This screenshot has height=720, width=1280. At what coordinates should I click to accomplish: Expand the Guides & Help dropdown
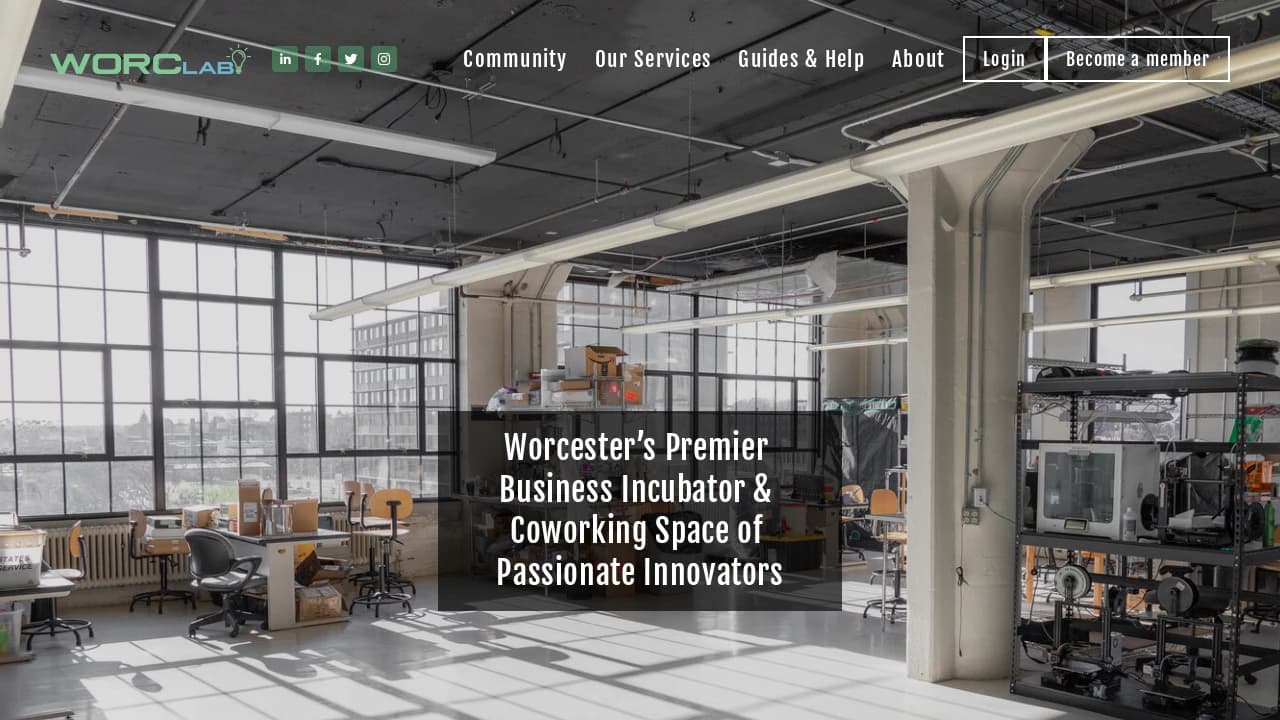801,59
